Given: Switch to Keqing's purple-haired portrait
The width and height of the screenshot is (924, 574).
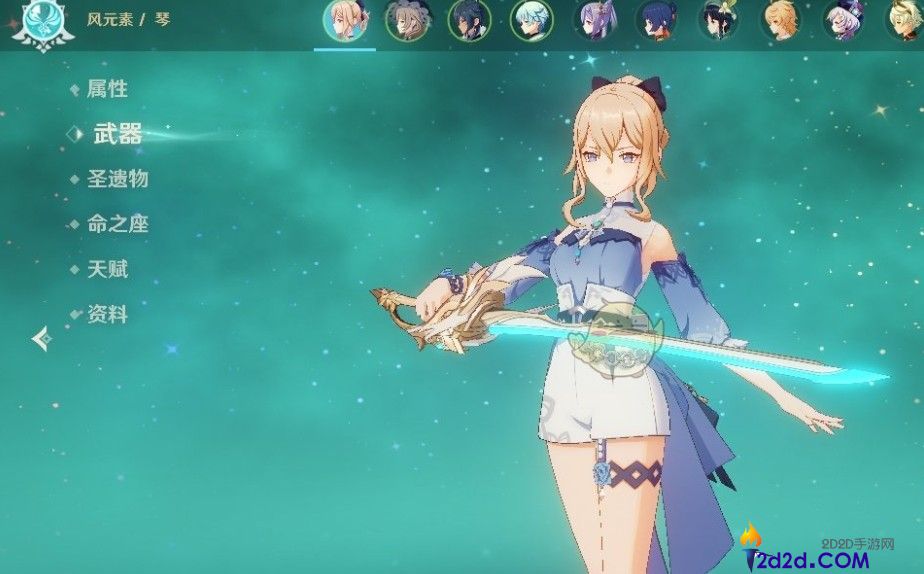Looking at the screenshot, I should (594, 21).
